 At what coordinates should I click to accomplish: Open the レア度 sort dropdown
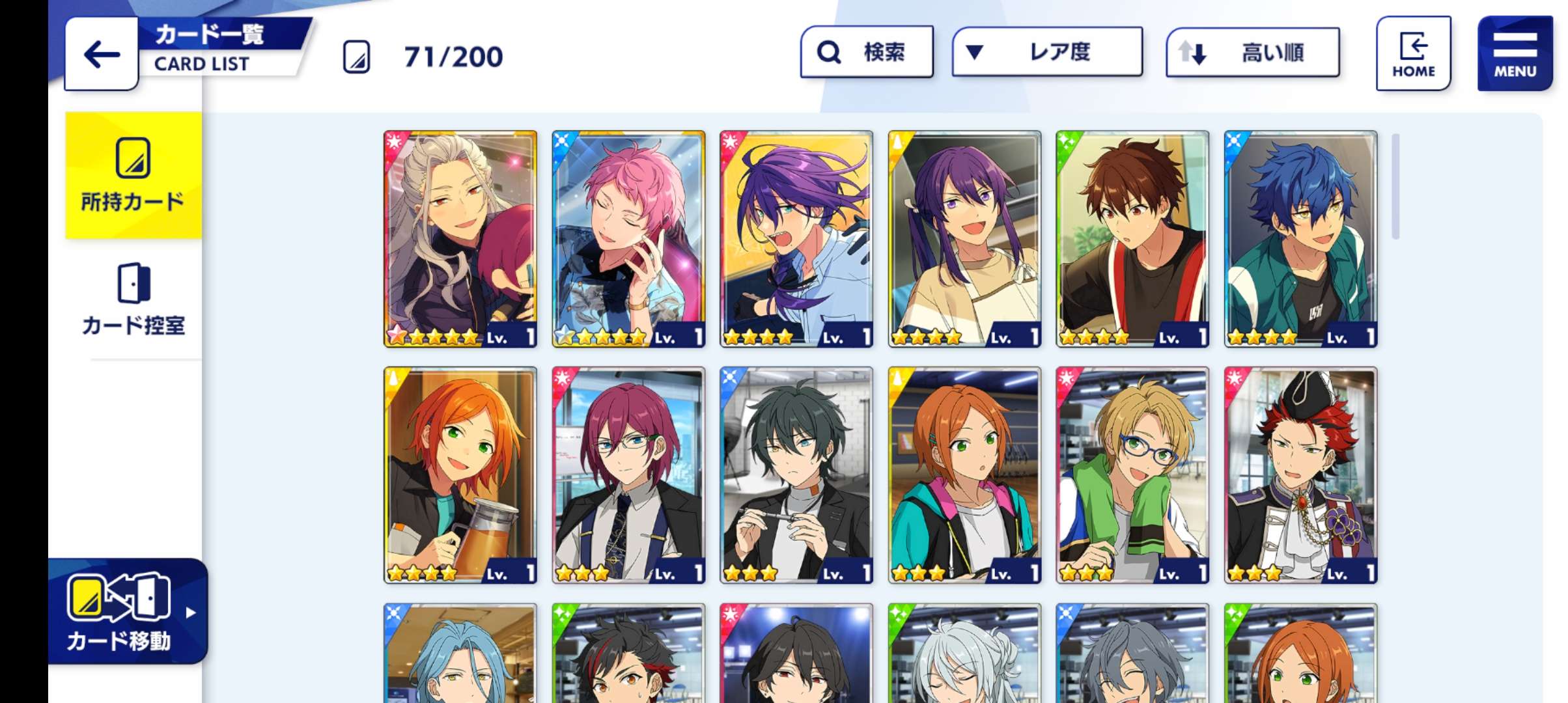tap(1046, 52)
